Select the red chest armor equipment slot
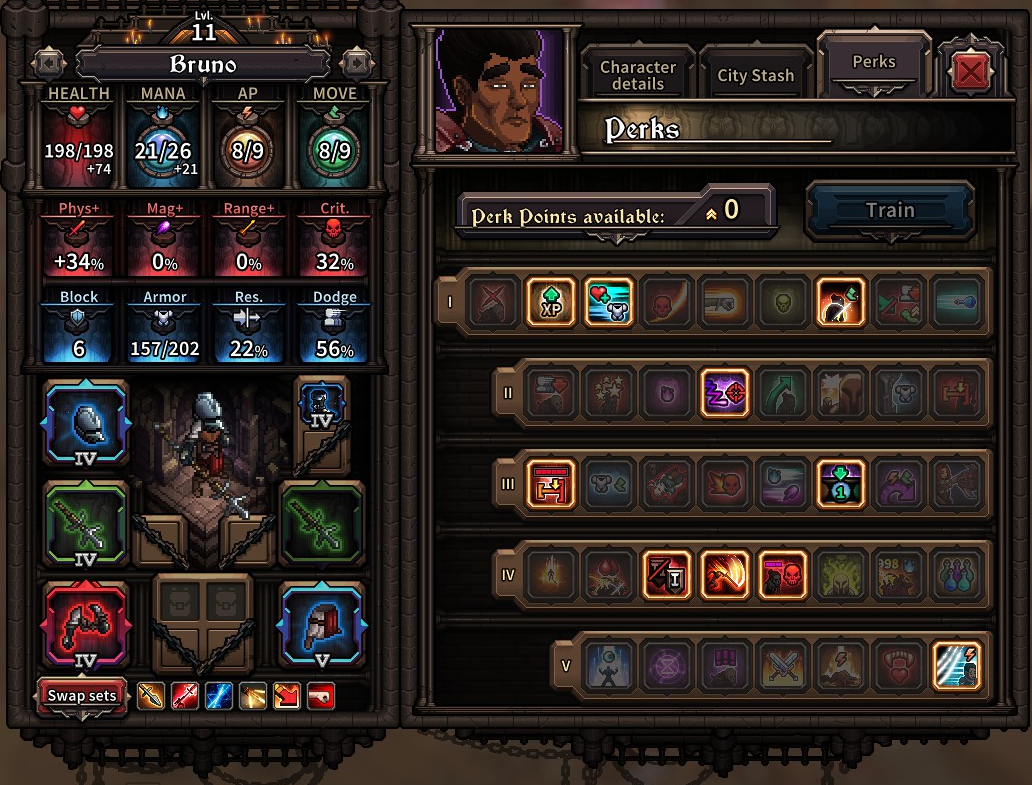 coord(86,625)
